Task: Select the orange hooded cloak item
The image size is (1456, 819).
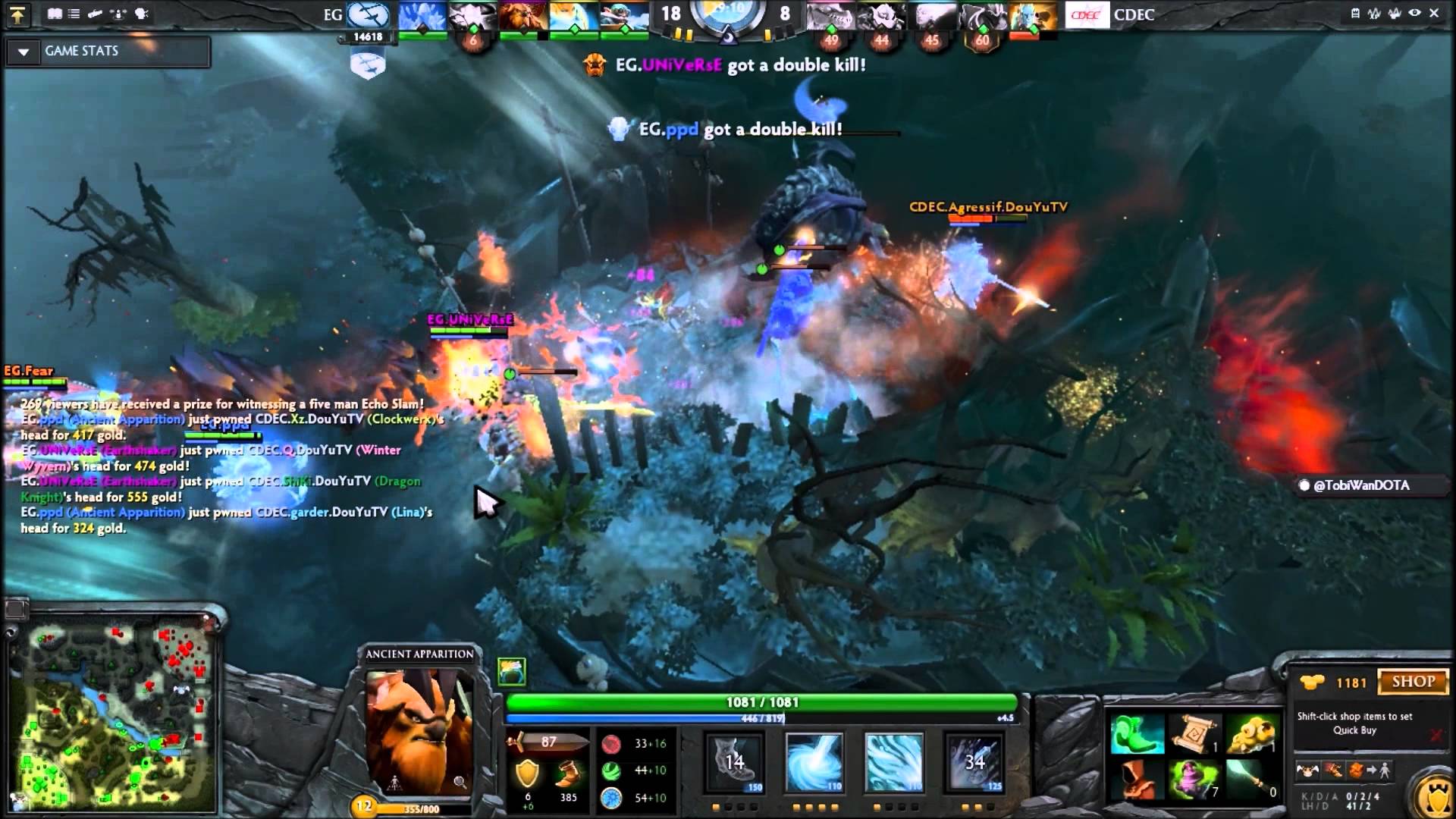Action: point(1137,780)
